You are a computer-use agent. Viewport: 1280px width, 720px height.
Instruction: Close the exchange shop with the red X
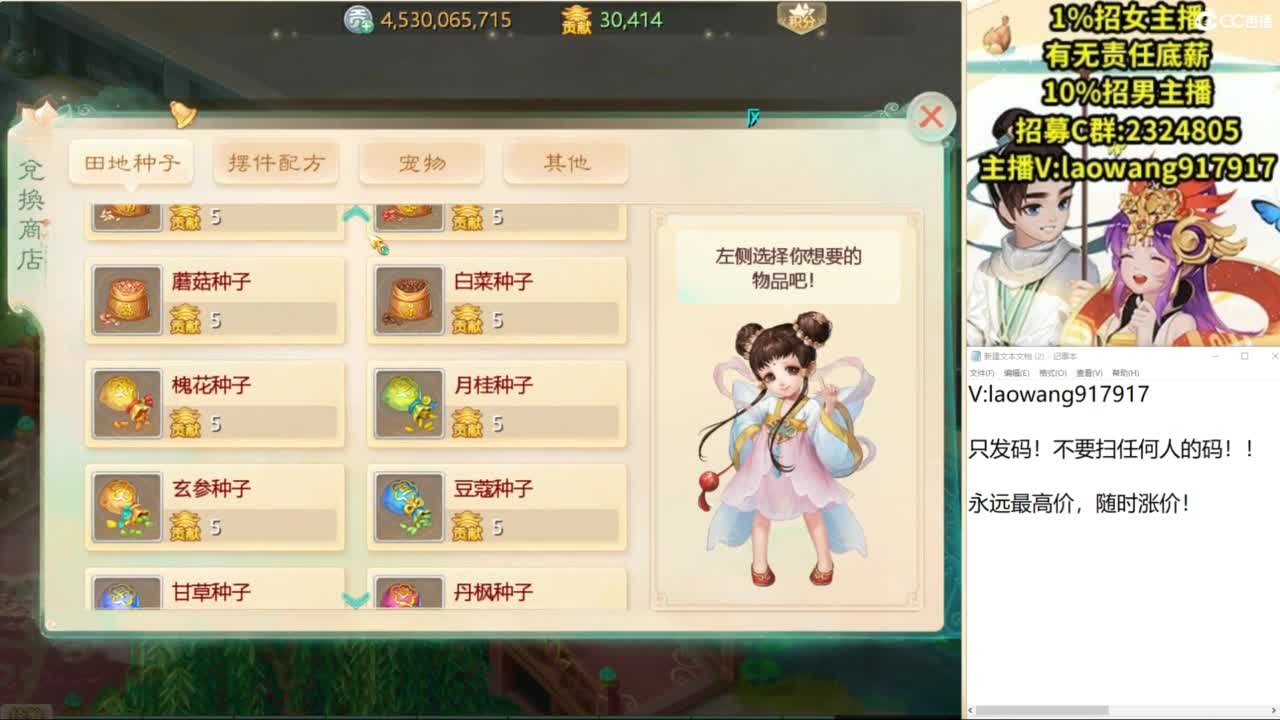click(930, 115)
